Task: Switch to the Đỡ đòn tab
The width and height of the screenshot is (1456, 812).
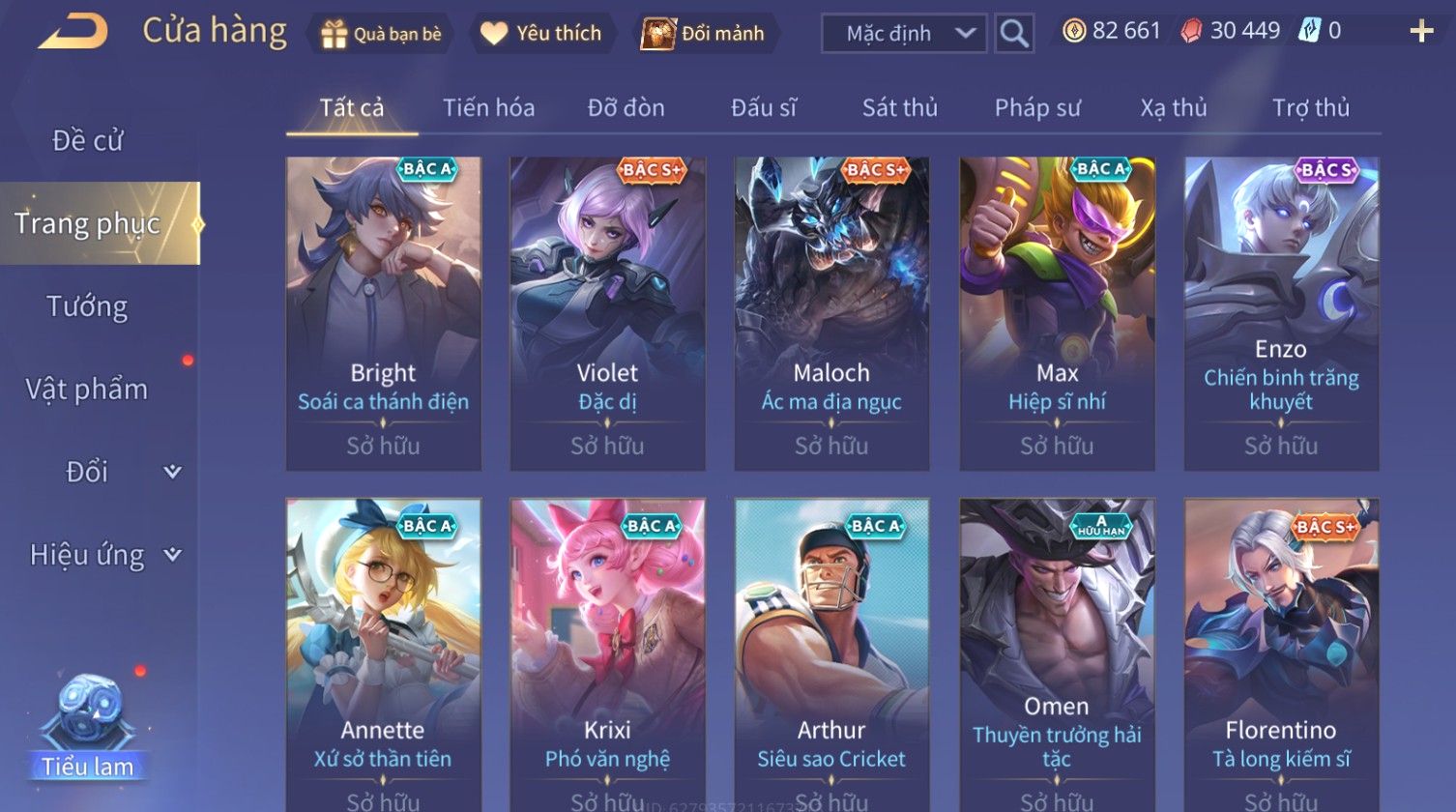Action: coord(626,107)
